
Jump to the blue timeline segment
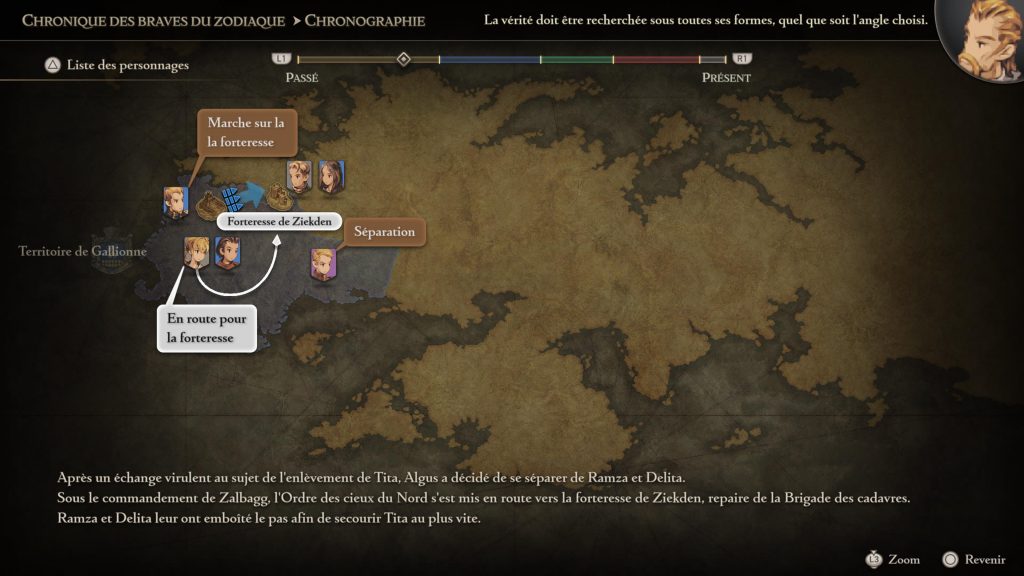pyautogui.click(x=490, y=60)
